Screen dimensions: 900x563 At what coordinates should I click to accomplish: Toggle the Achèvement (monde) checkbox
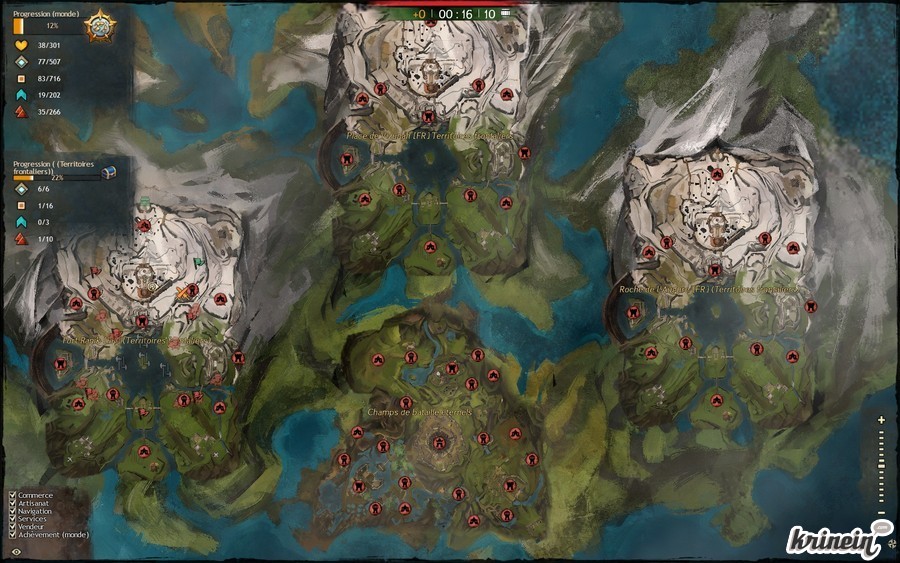(12, 535)
